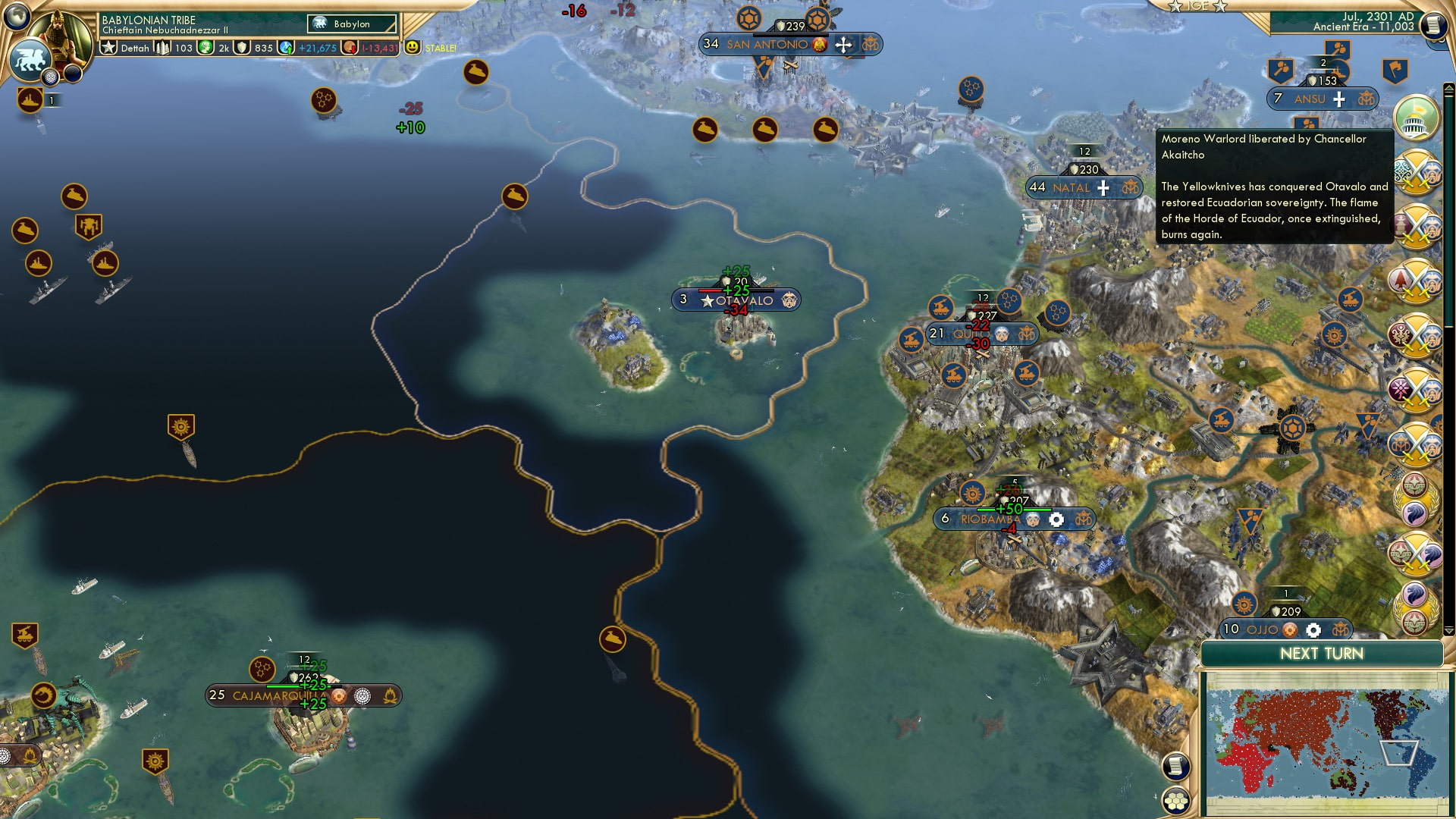This screenshot has height=819, width=1456.
Task: Toggle strategic view with the hexagon button
Action: 1175,802
